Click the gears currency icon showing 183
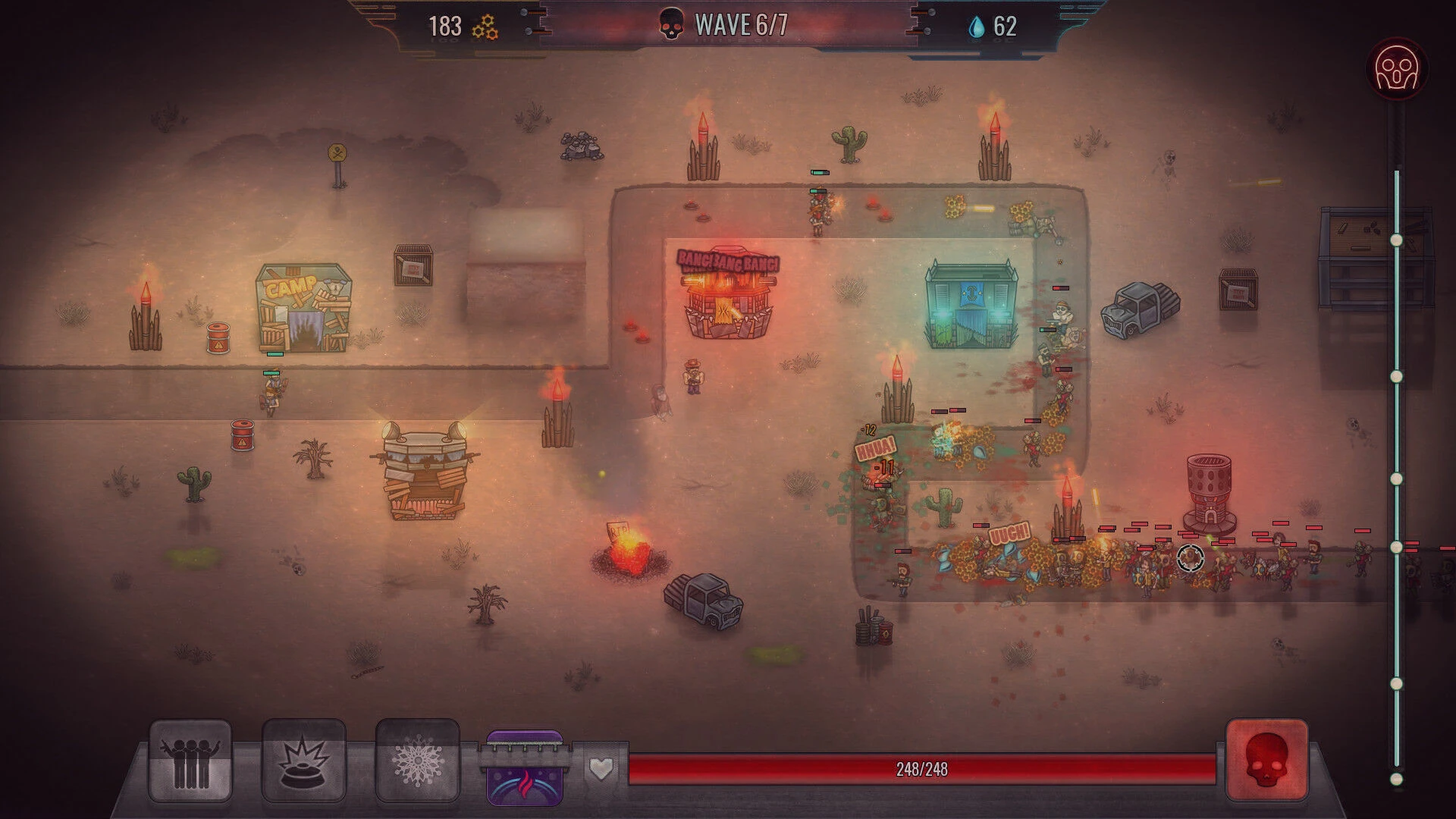Image resolution: width=1456 pixels, height=819 pixels. (x=486, y=25)
